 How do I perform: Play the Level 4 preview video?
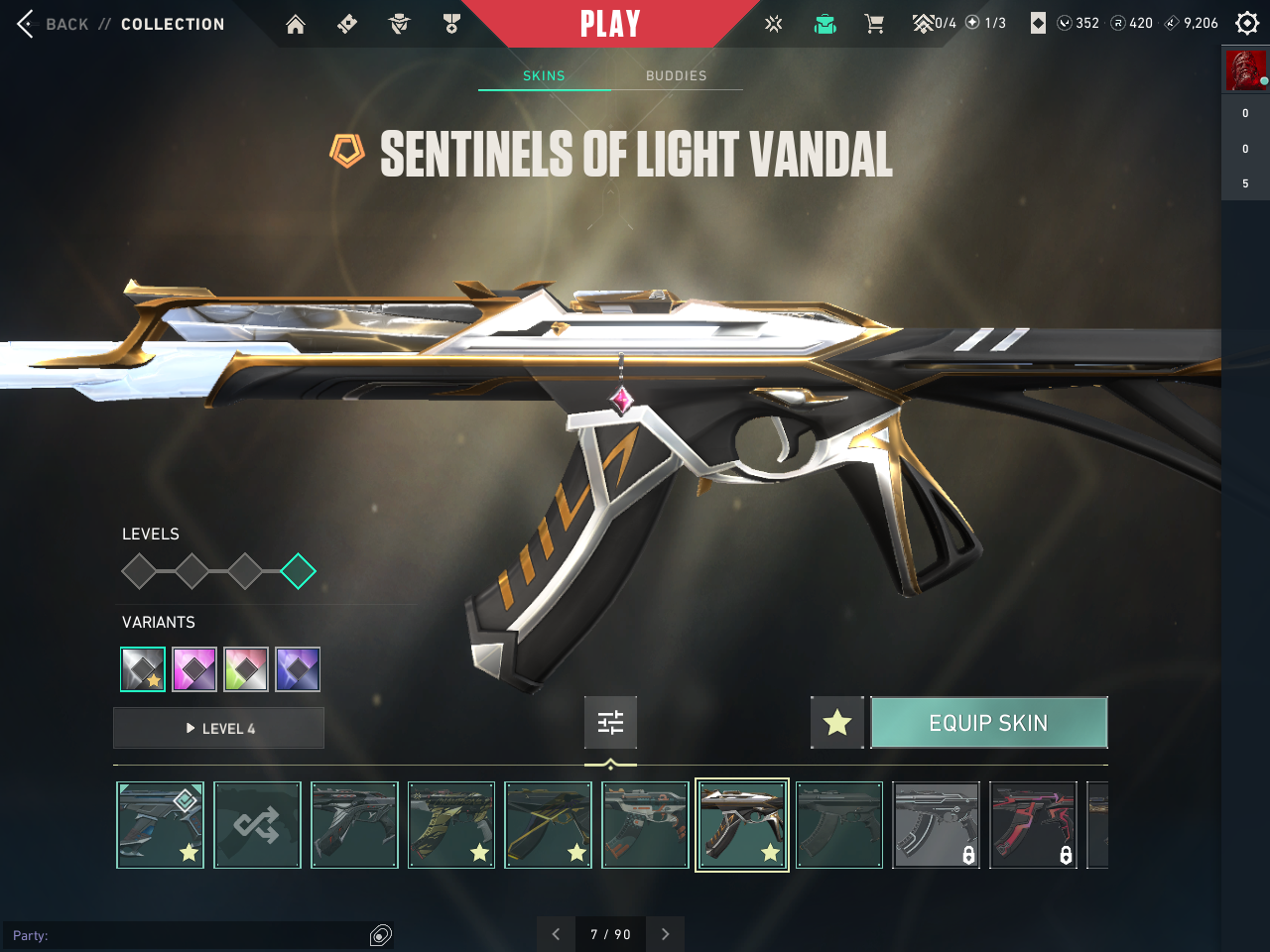[219, 729]
